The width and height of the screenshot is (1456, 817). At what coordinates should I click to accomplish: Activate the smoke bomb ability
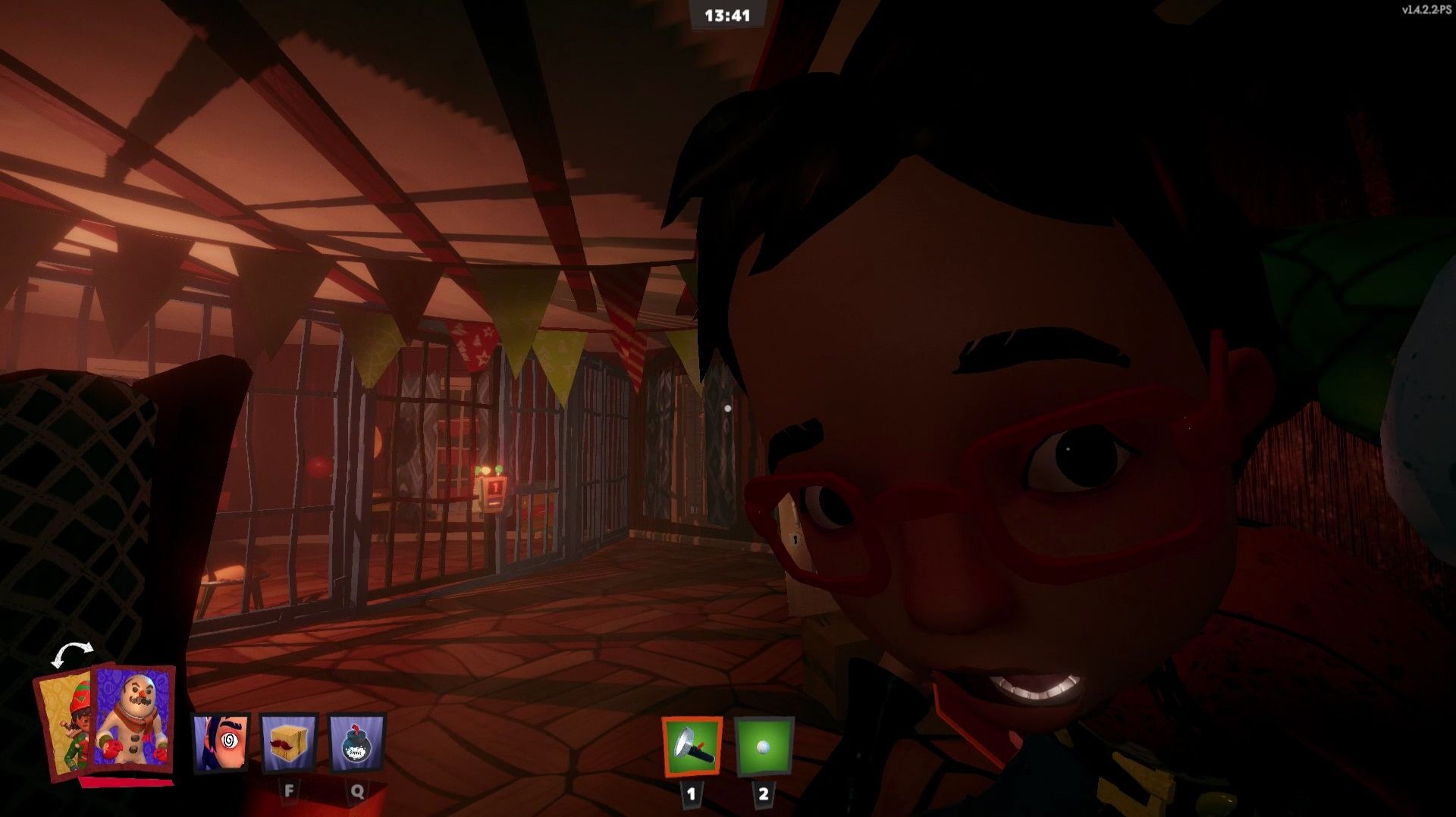point(357,743)
